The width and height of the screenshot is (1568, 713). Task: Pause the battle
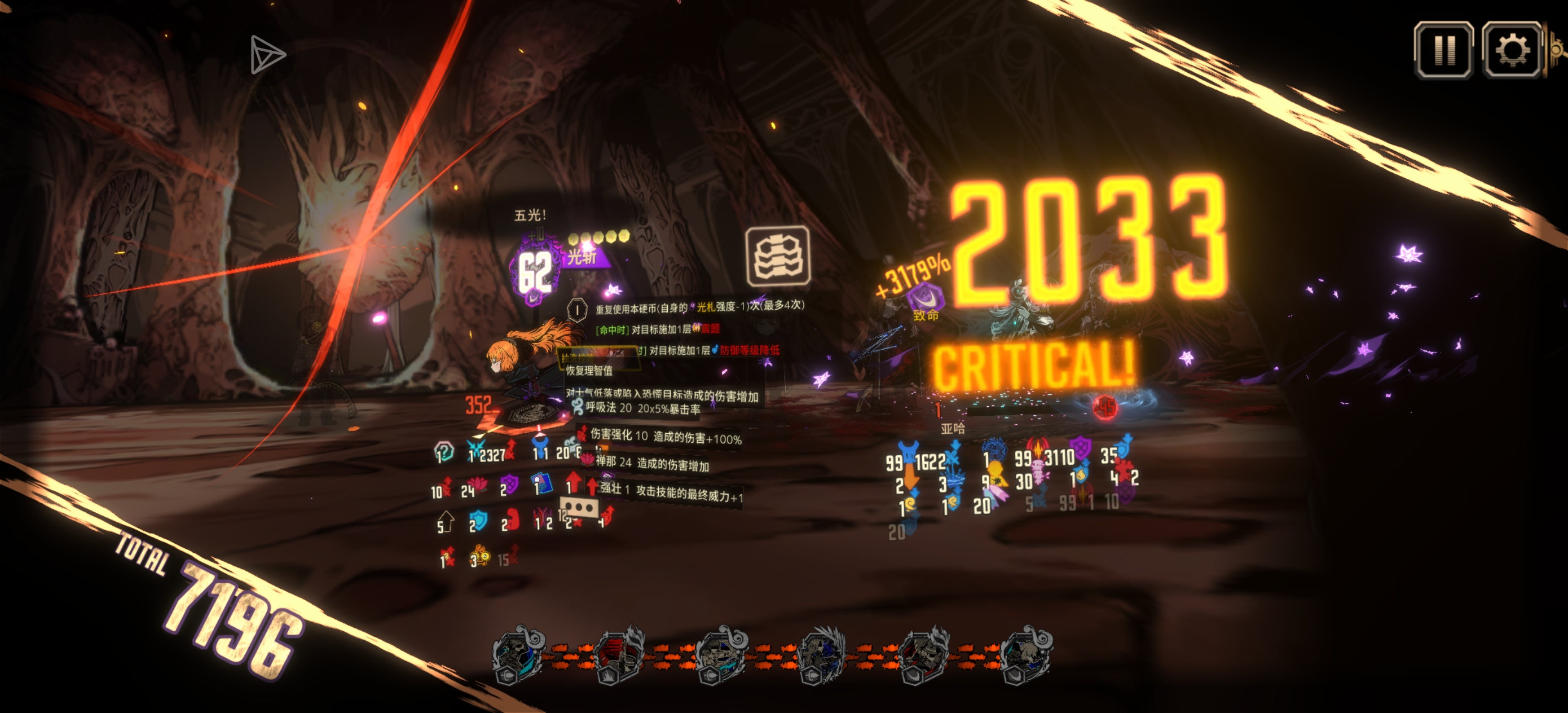[x=1443, y=50]
